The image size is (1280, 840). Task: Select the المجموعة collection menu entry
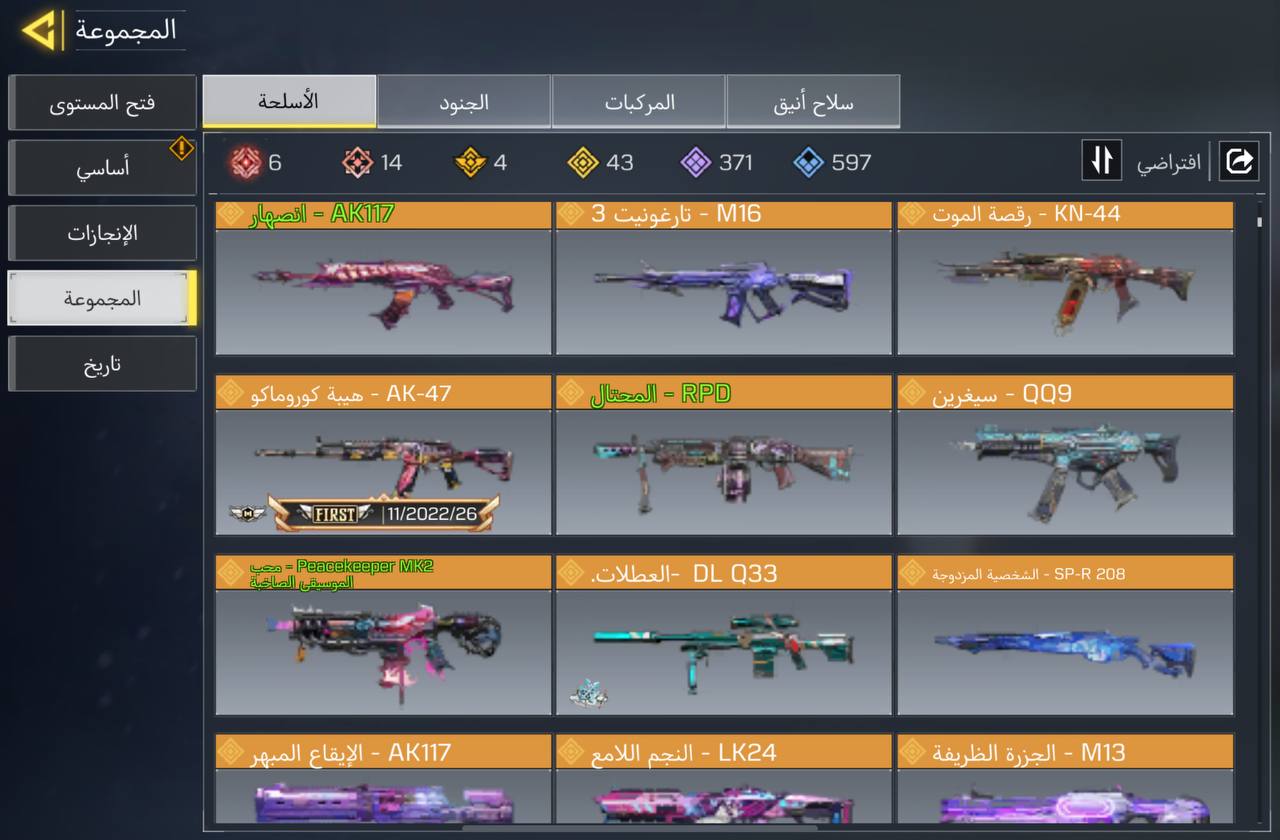pos(102,298)
